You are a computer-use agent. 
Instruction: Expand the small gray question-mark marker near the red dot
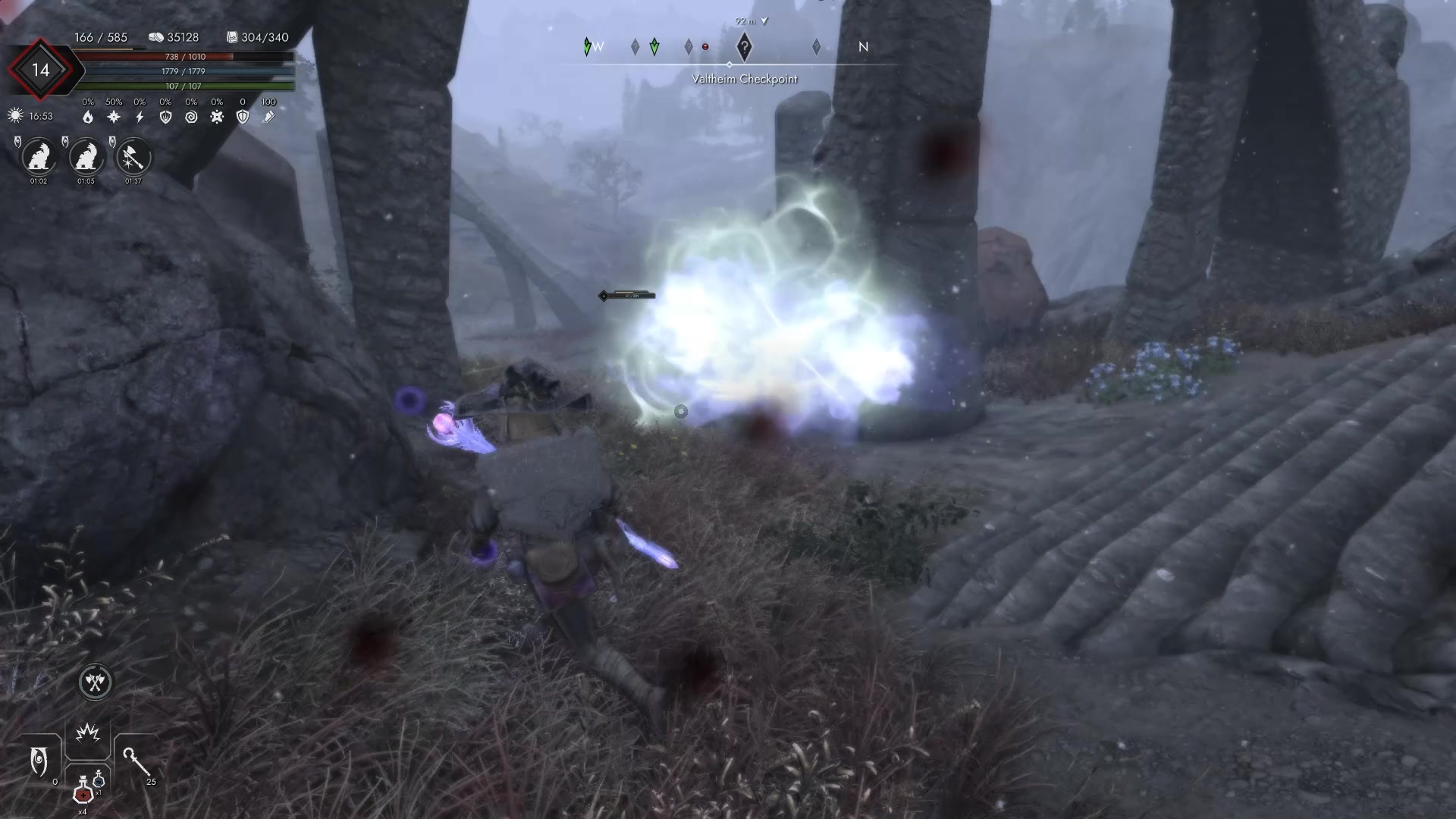[x=690, y=45]
